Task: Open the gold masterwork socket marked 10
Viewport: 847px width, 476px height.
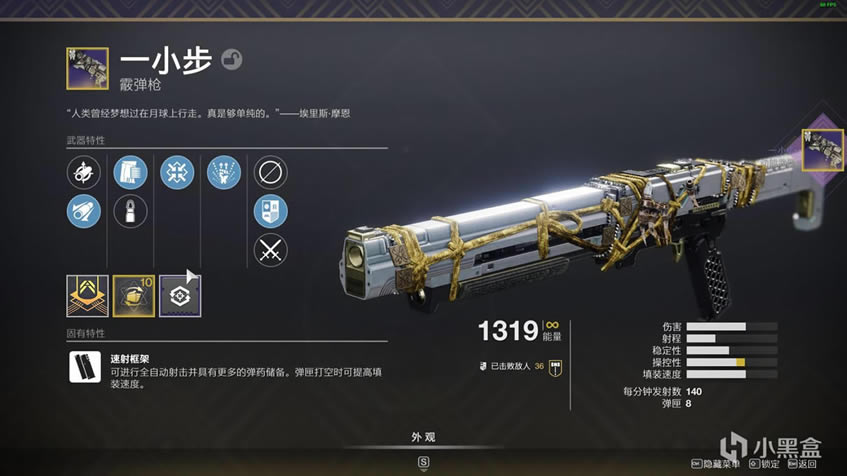Action: 132,296
